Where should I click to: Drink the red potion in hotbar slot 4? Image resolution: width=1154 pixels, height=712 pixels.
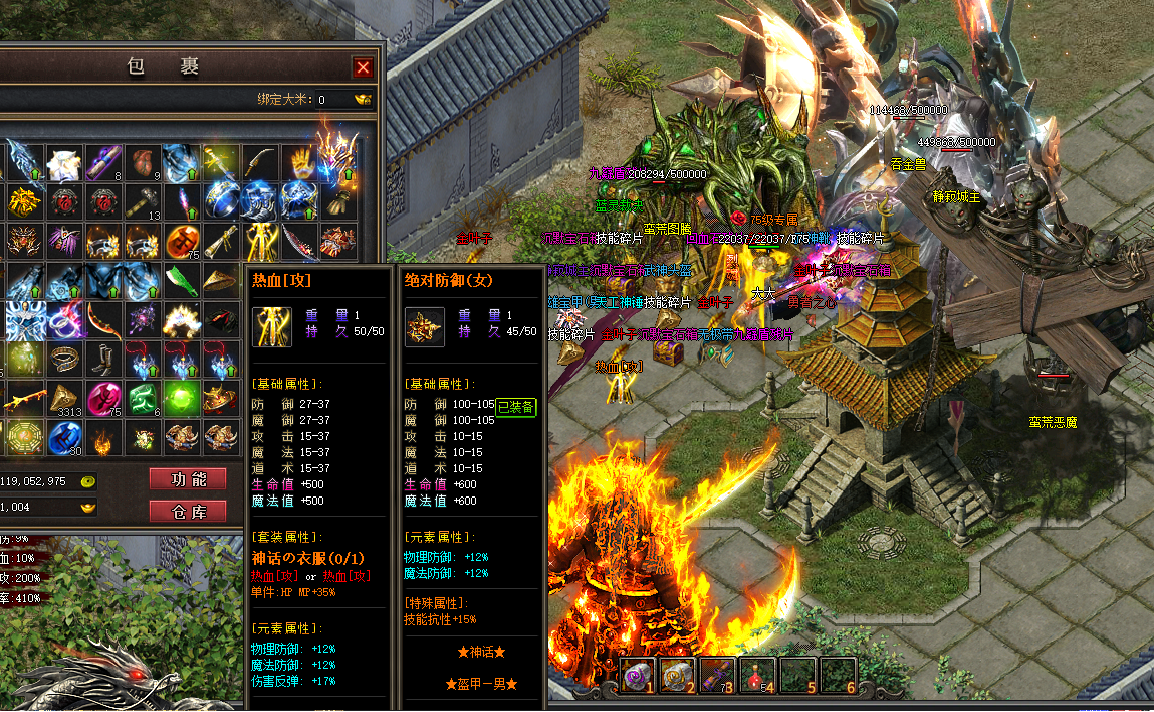(757, 675)
